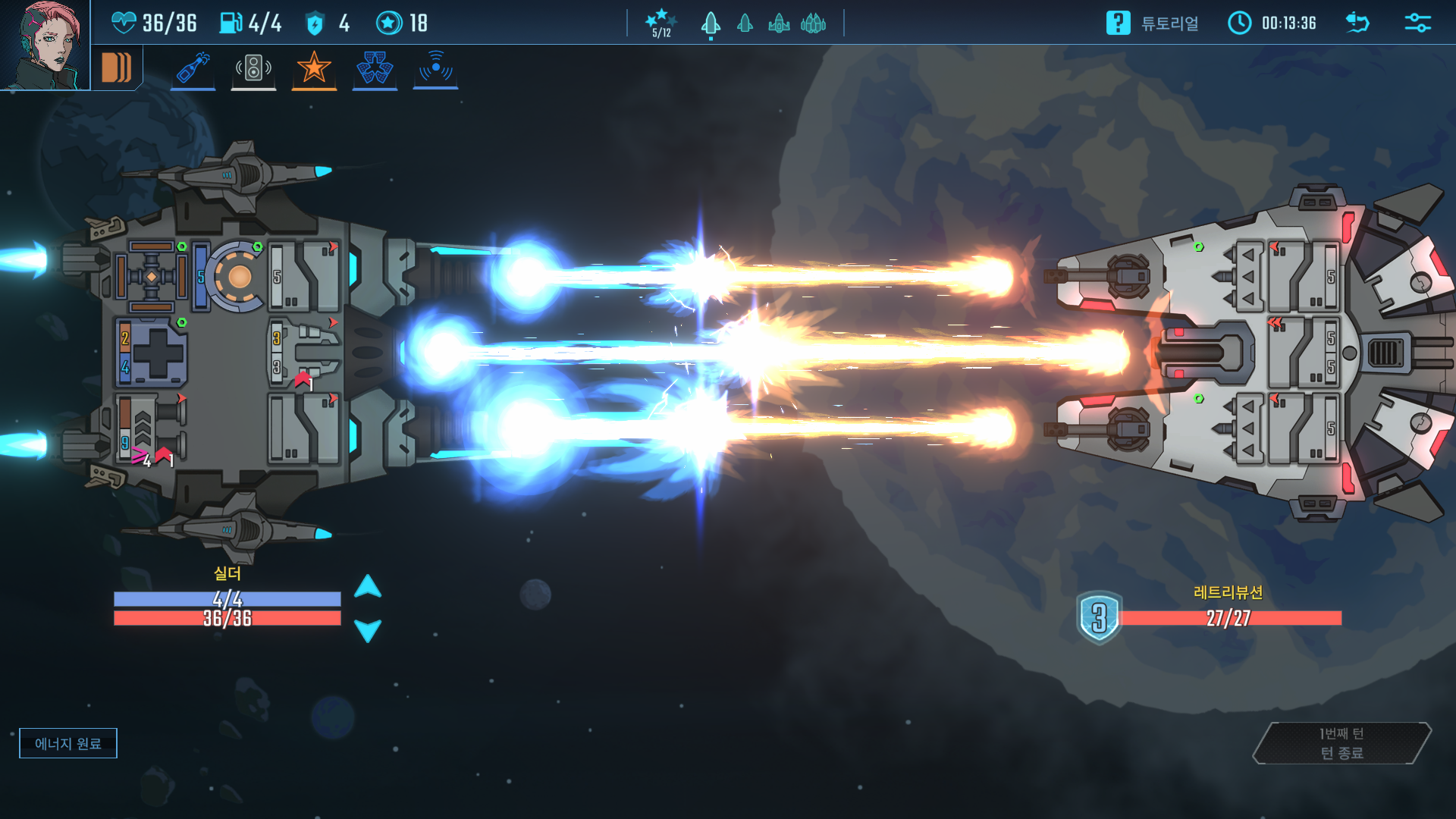1456x819 pixels.
Task: Raise shield power with the up arrow
Action: tap(368, 586)
